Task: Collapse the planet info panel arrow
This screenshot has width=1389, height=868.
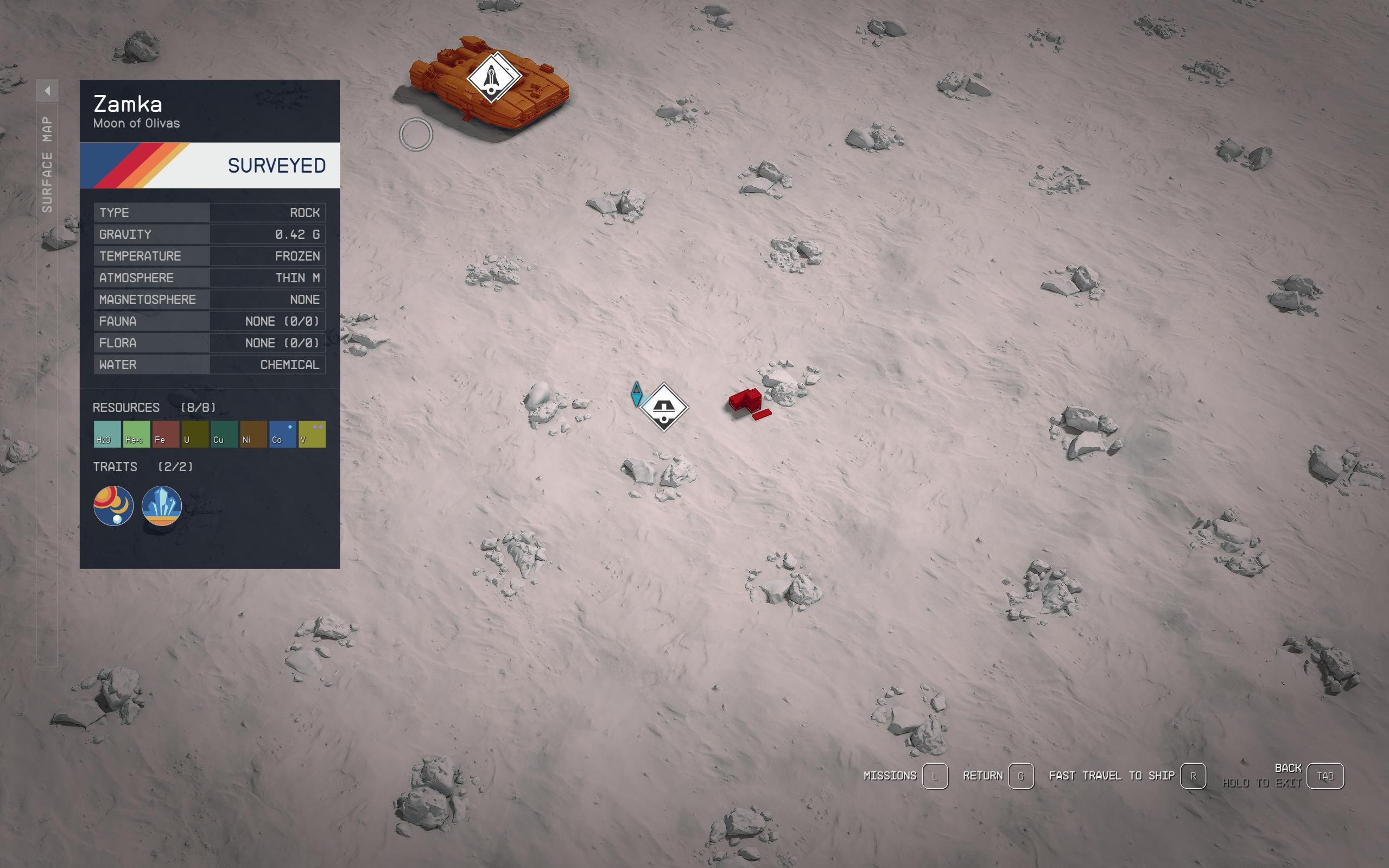Action: coord(49,91)
